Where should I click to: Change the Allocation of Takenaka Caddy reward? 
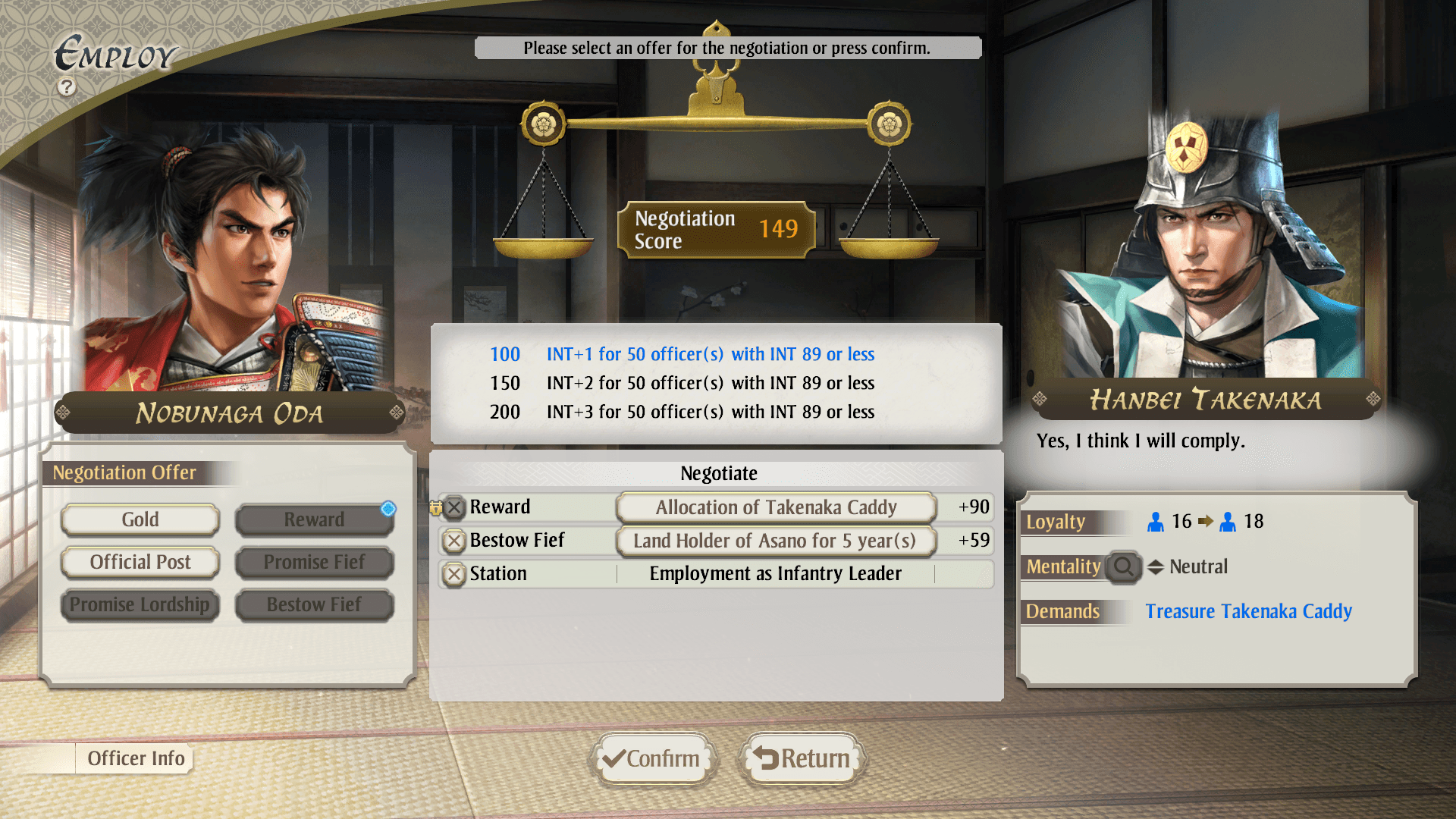(x=776, y=507)
